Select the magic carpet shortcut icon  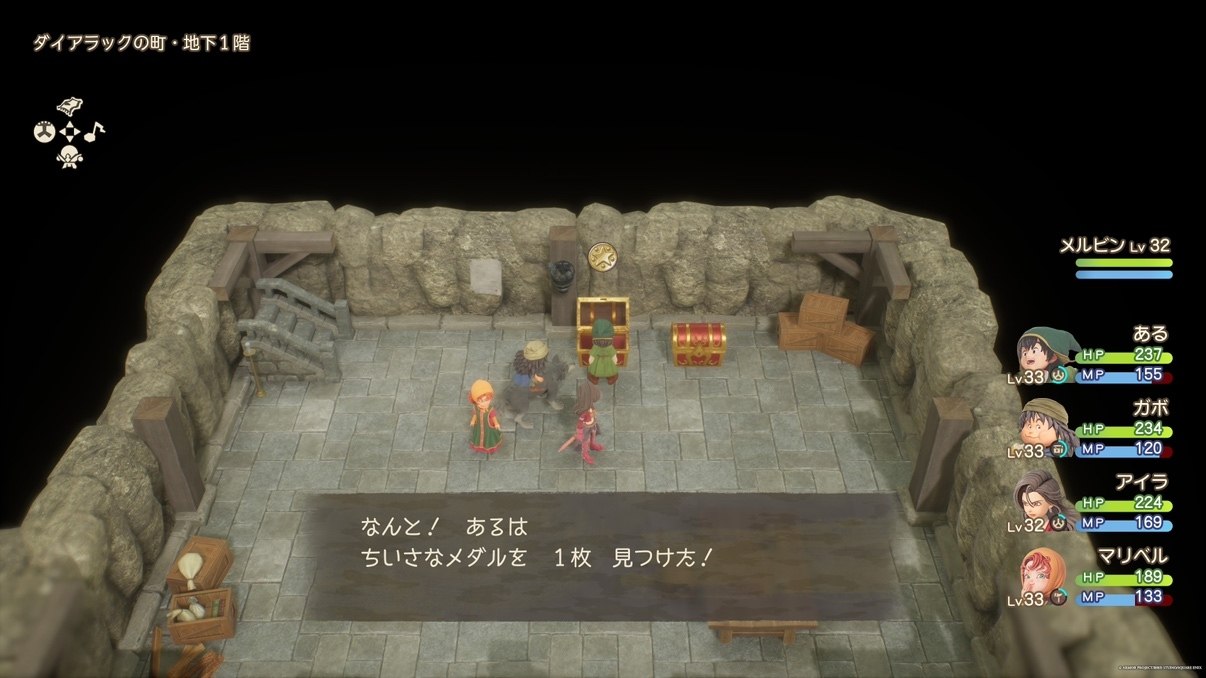click(69, 106)
